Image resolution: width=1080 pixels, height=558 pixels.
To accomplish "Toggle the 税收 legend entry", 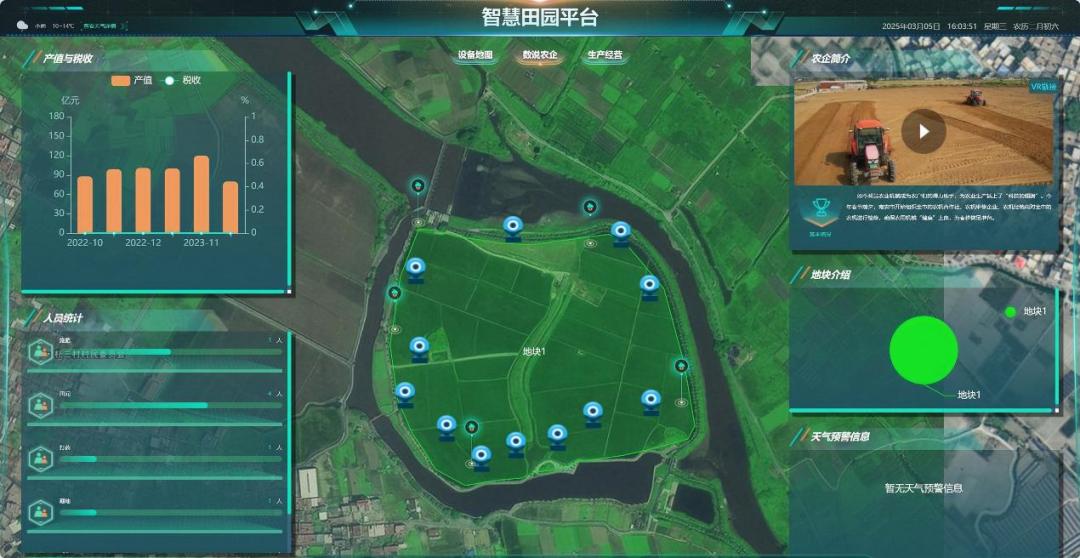I will (183, 80).
